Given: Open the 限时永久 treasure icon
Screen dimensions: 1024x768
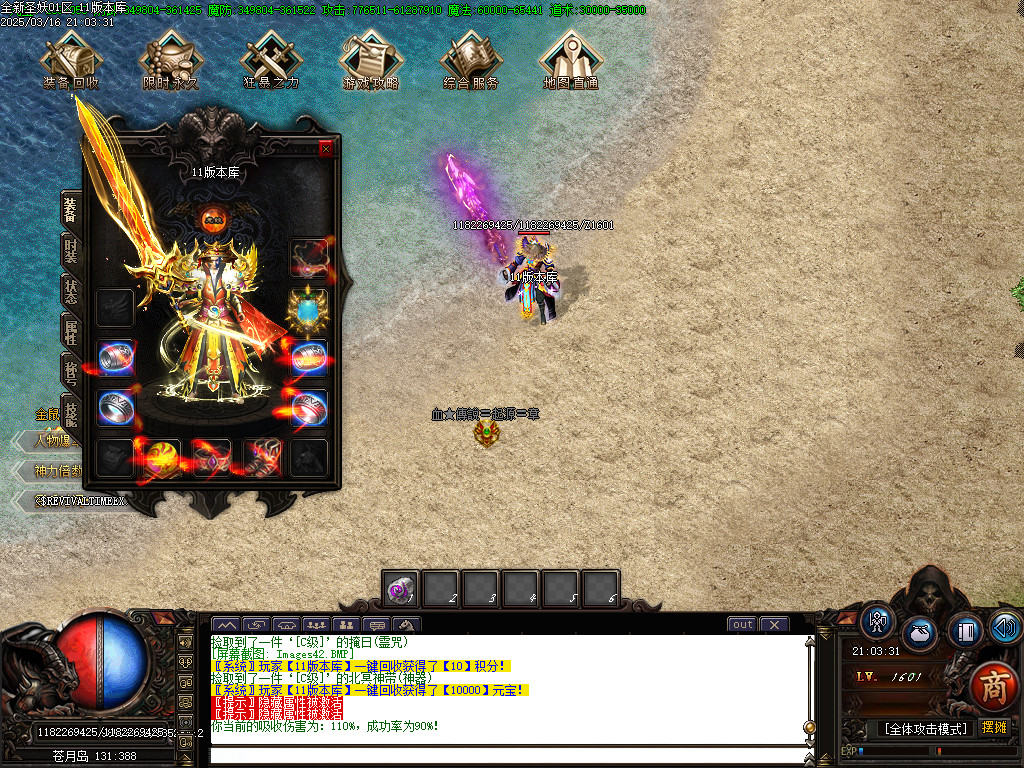Looking at the screenshot, I should coord(171,58).
